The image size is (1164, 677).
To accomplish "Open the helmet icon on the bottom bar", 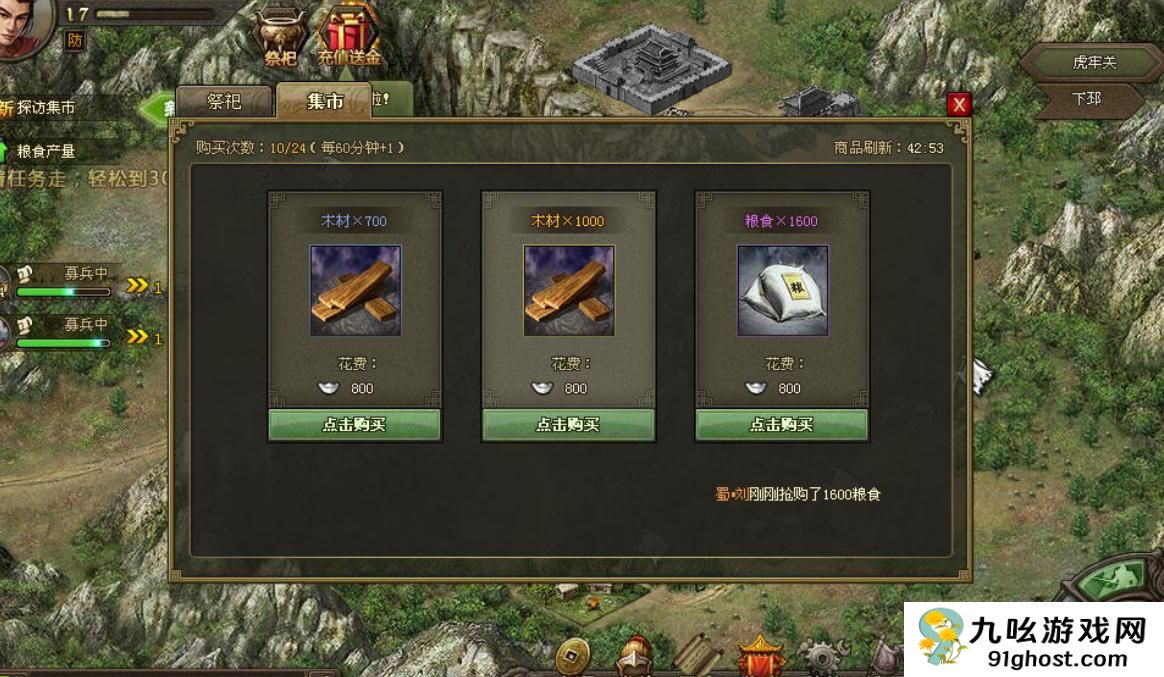I will [x=634, y=656].
